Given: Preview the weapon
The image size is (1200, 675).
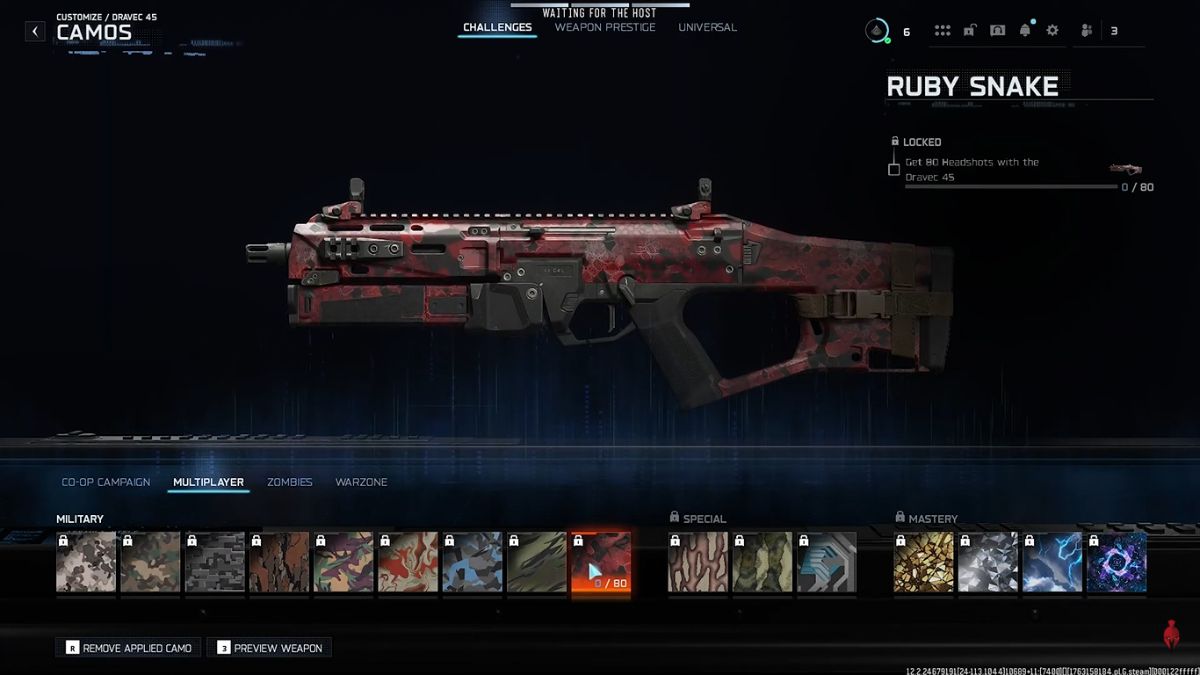Looking at the screenshot, I should click(269, 648).
